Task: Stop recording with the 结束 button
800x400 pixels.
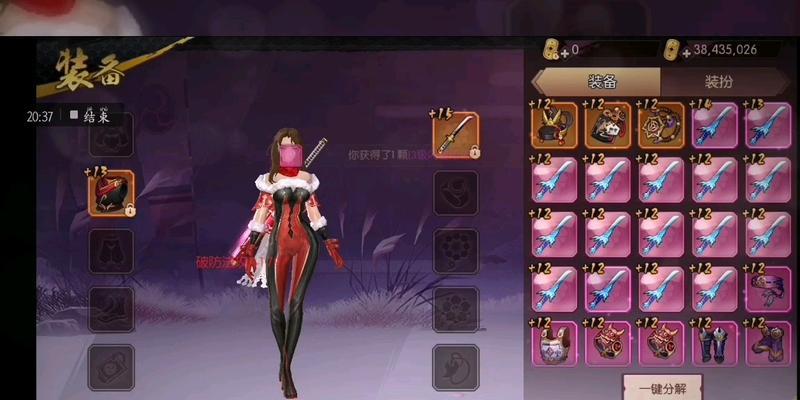Action: [90, 116]
